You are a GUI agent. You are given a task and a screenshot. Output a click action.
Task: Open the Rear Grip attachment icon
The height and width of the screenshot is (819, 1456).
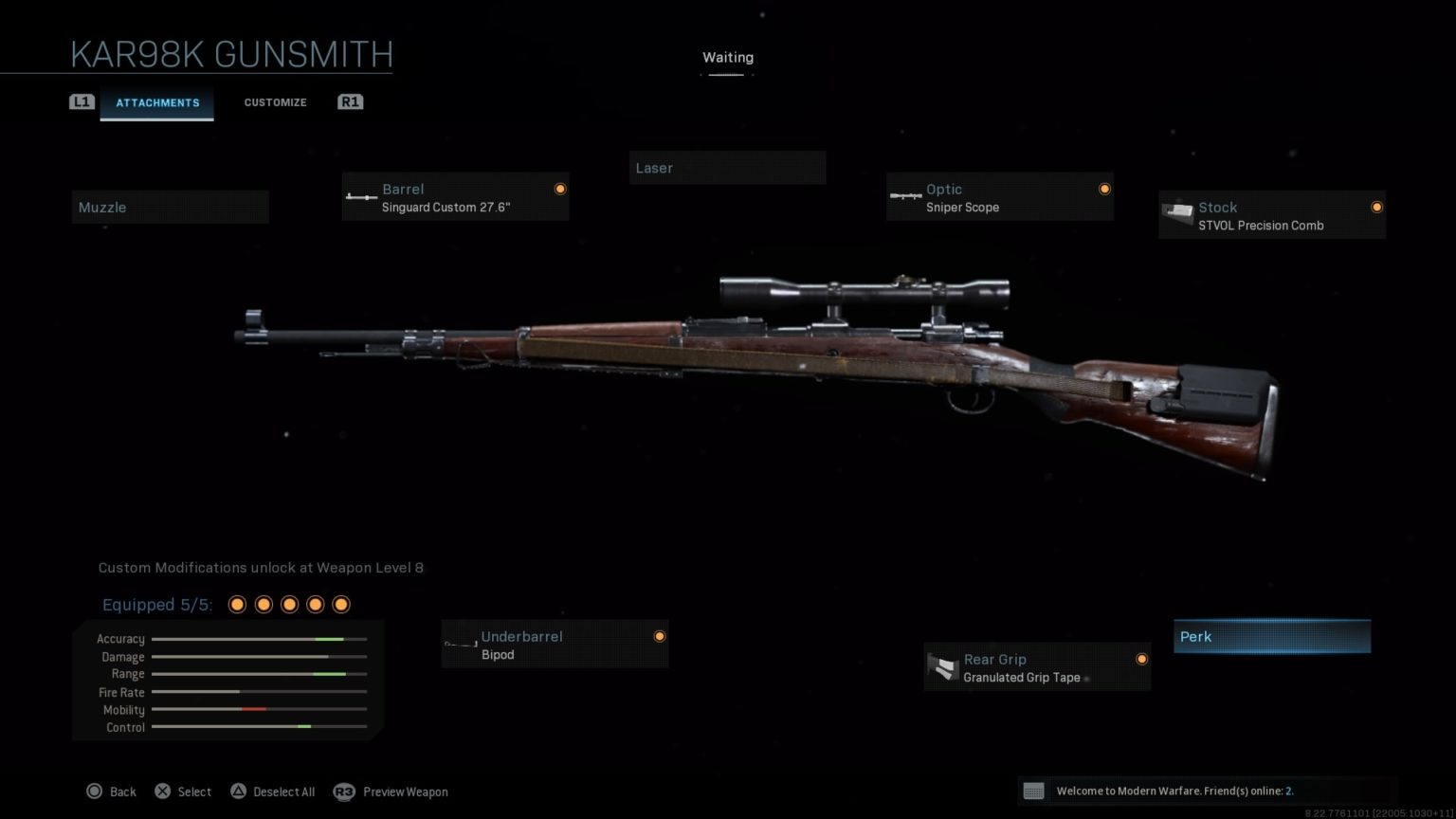(943, 666)
